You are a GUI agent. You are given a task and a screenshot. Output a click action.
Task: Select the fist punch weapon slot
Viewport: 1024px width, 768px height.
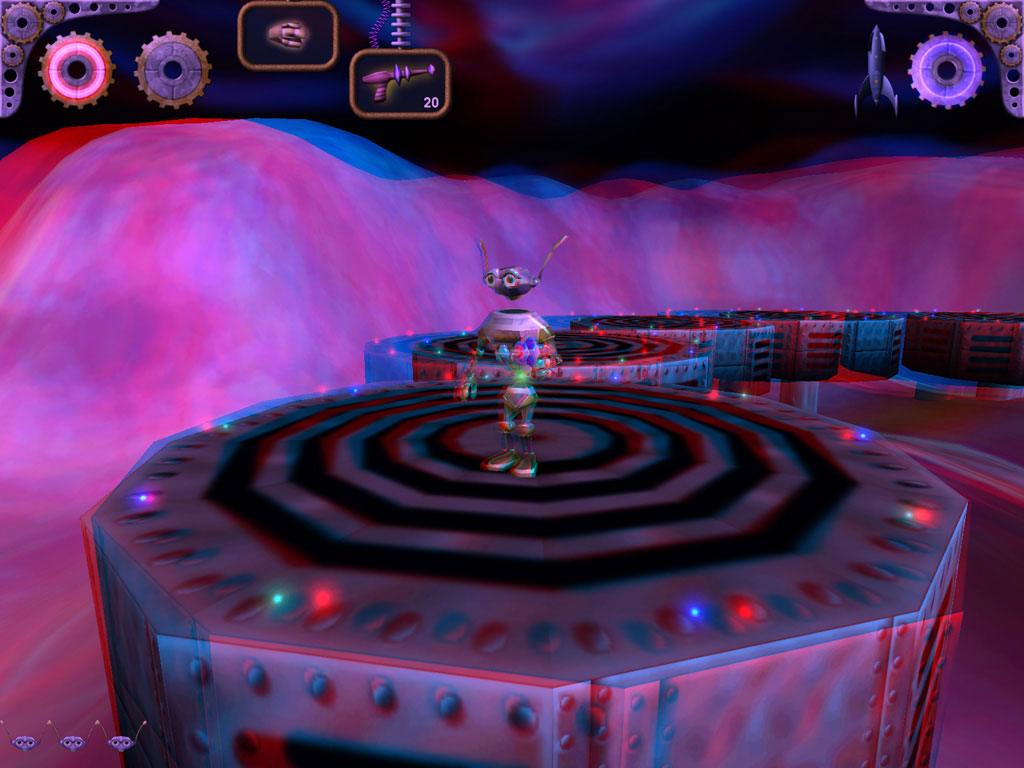coord(288,35)
